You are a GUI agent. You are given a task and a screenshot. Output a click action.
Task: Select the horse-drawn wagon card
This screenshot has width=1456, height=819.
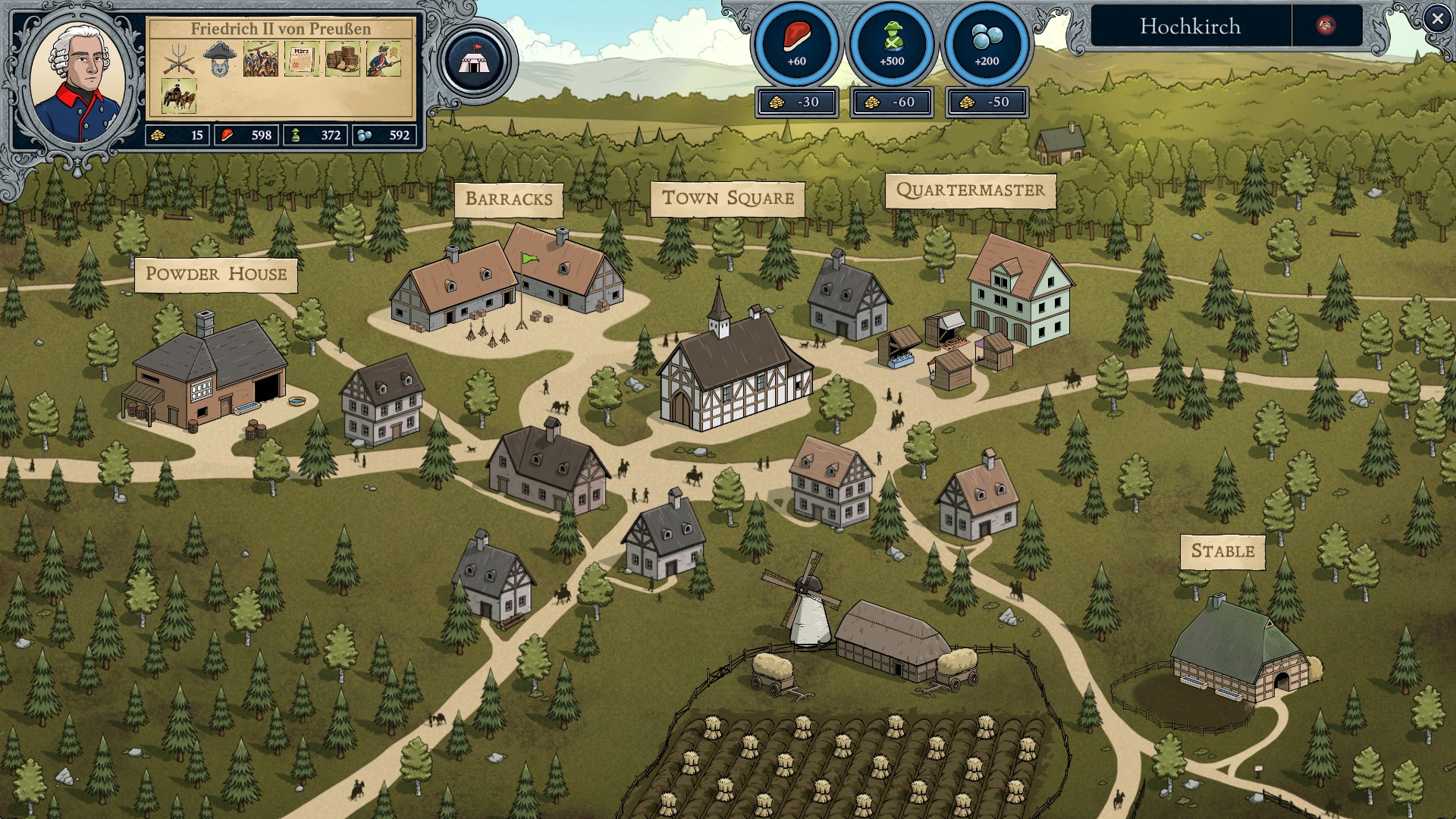[x=179, y=96]
